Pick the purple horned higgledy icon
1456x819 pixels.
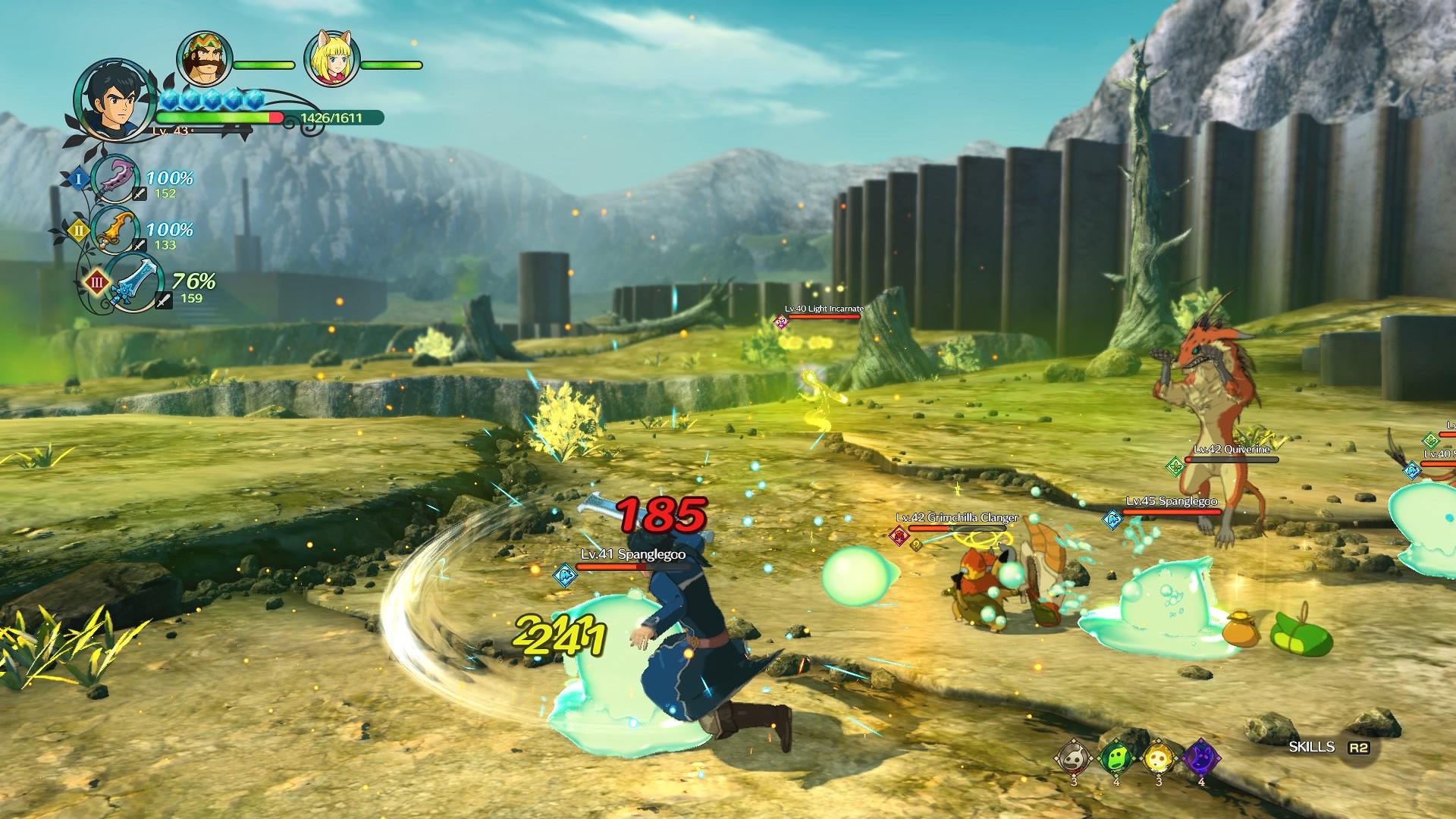coord(1201,757)
